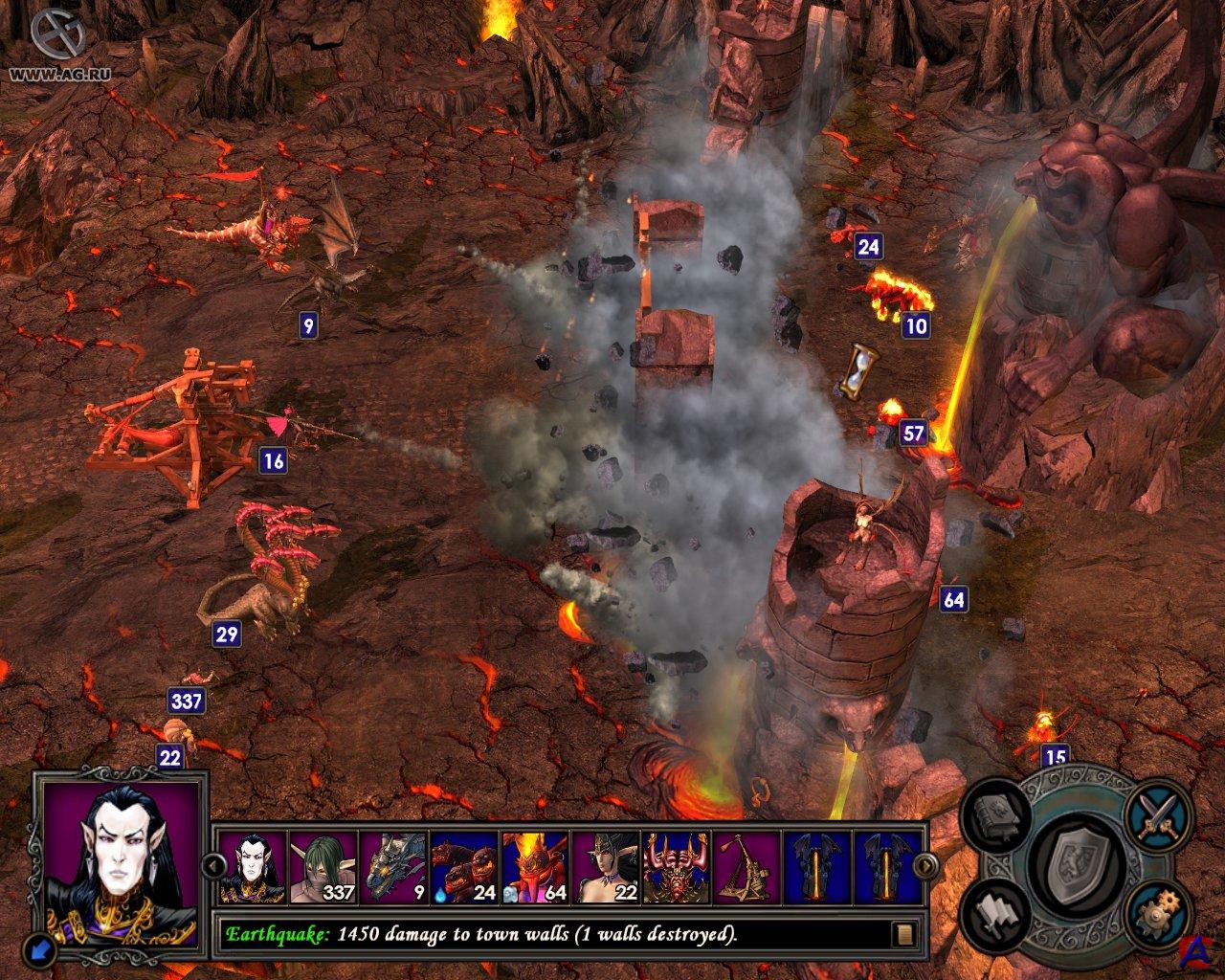Open the combat log scroll icon

[x=902, y=935]
